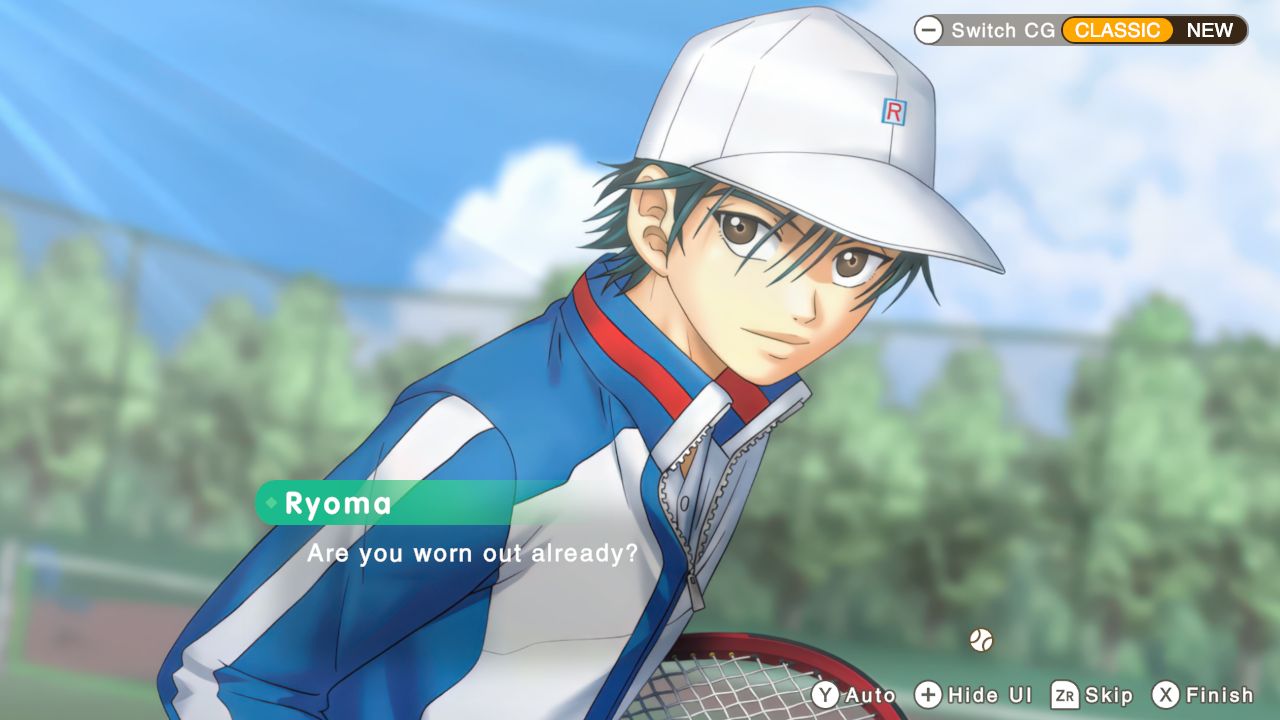Click the minus button icon beside Switch CG
The image size is (1280, 720).
pos(930,30)
